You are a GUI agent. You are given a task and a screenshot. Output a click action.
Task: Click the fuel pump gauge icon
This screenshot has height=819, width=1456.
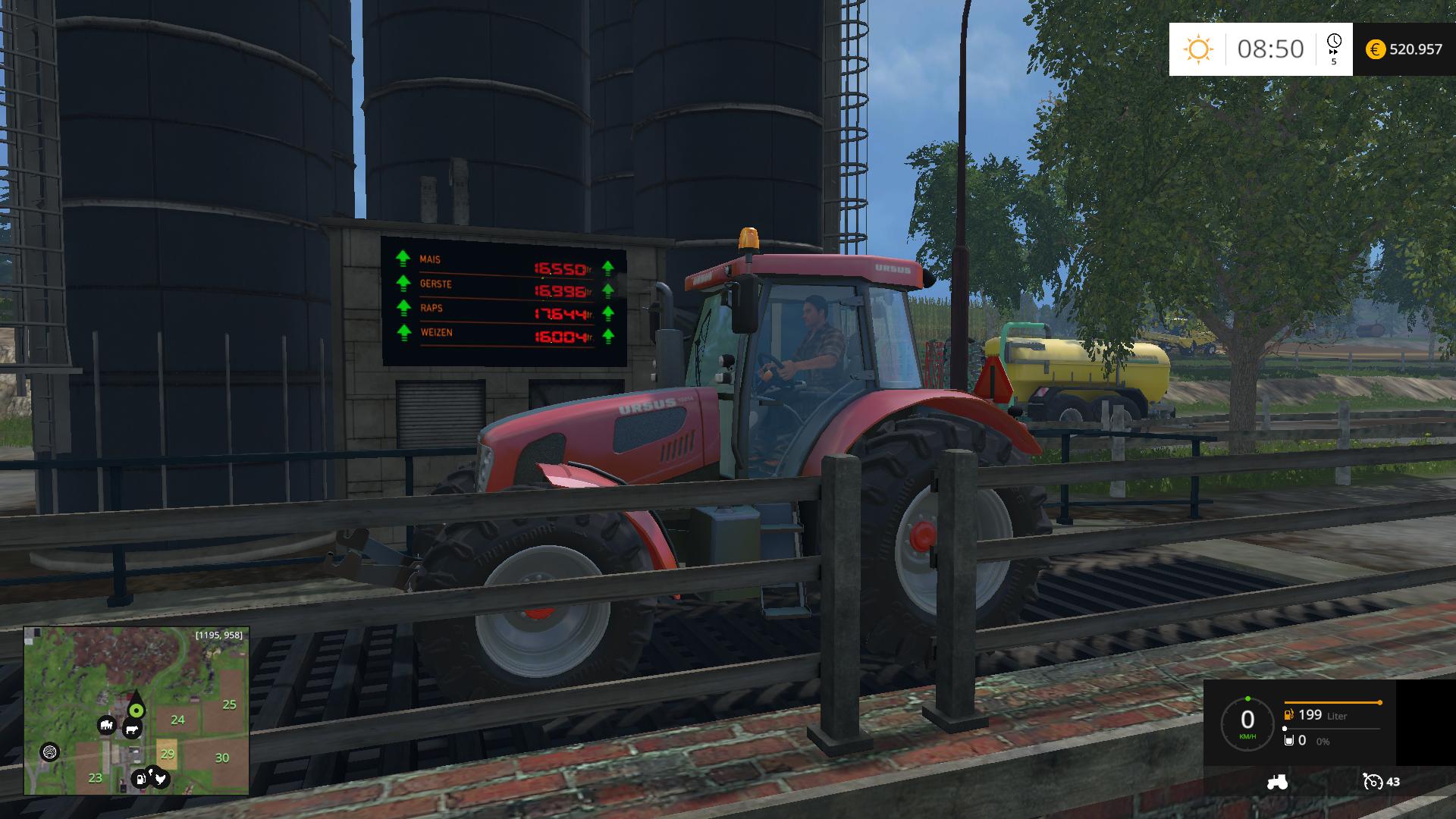(1288, 714)
